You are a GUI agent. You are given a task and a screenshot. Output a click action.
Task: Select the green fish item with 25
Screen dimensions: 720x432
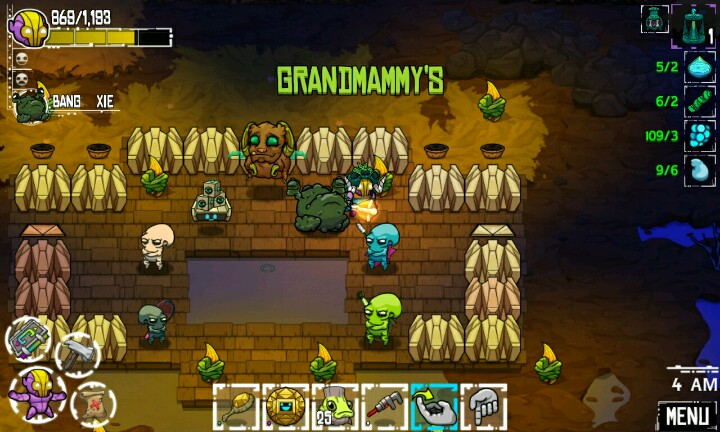point(335,407)
